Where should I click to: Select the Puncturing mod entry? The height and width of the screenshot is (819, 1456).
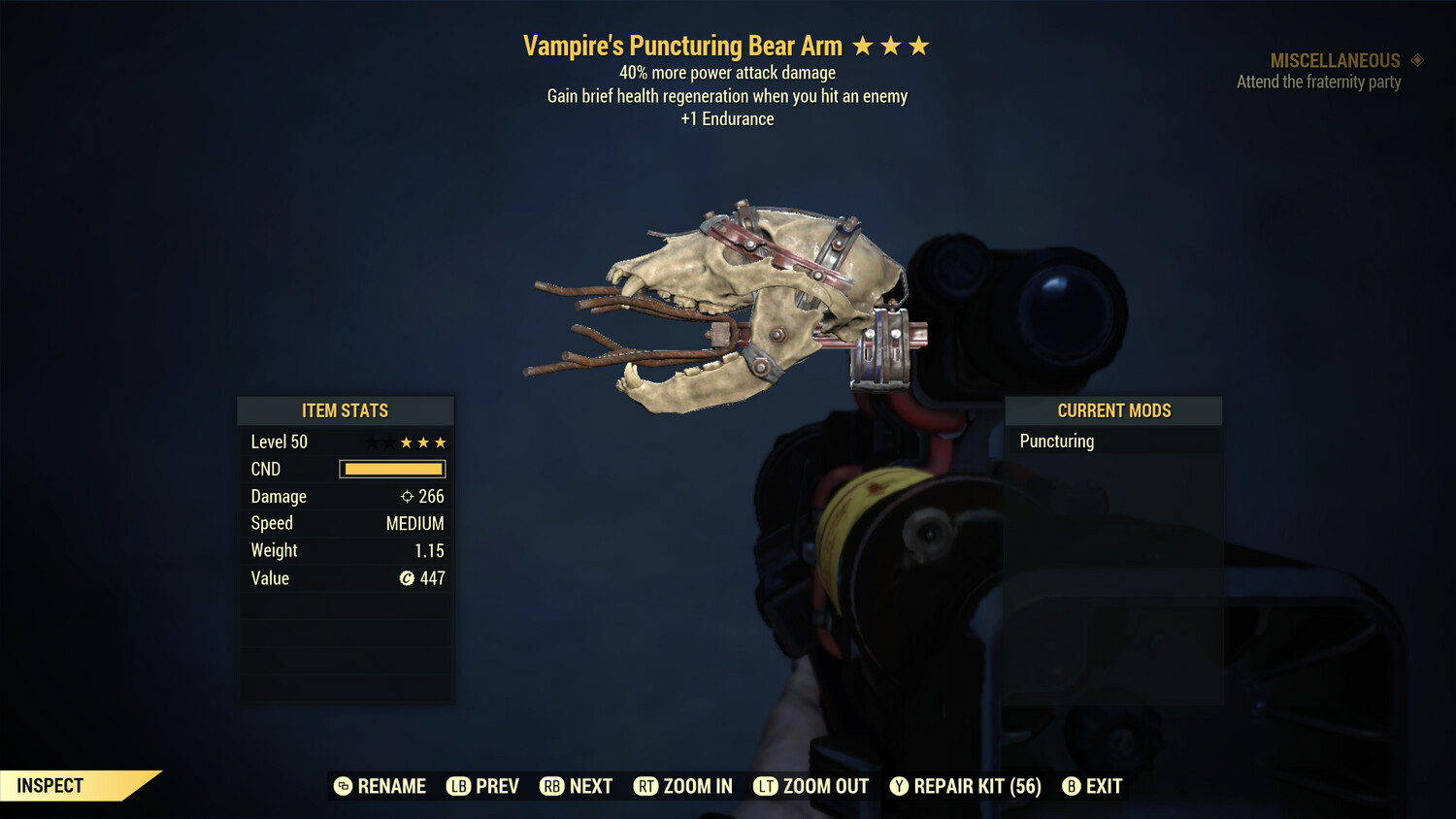(1057, 442)
